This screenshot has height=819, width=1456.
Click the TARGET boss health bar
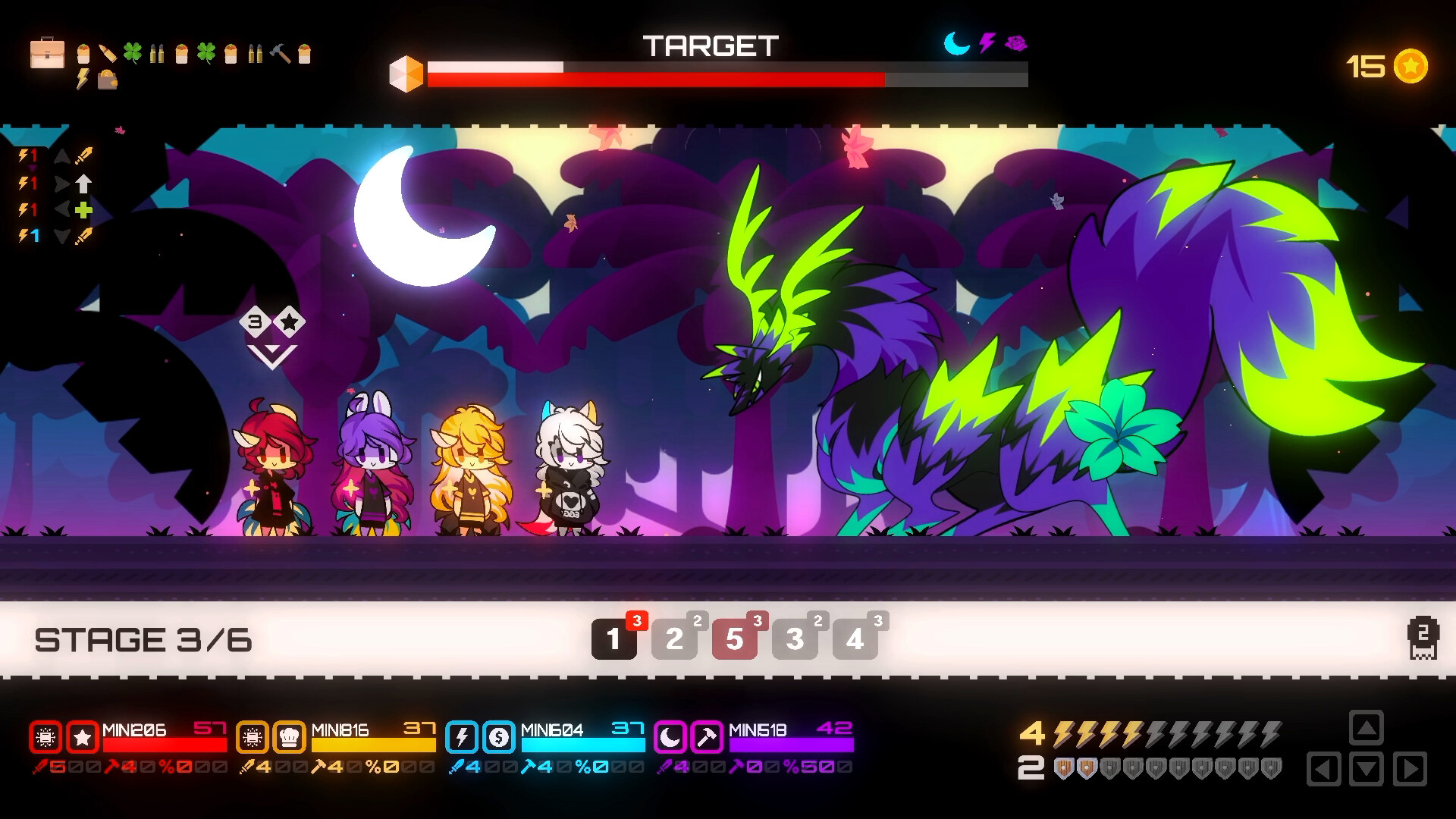tap(728, 77)
